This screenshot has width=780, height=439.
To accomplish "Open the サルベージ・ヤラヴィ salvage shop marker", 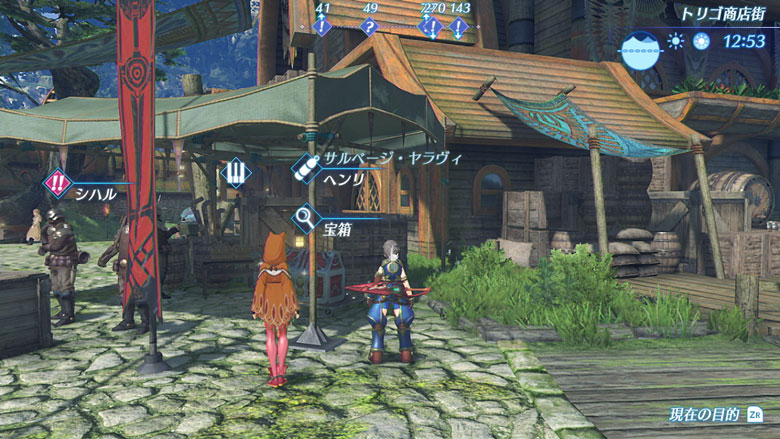I will (307, 167).
